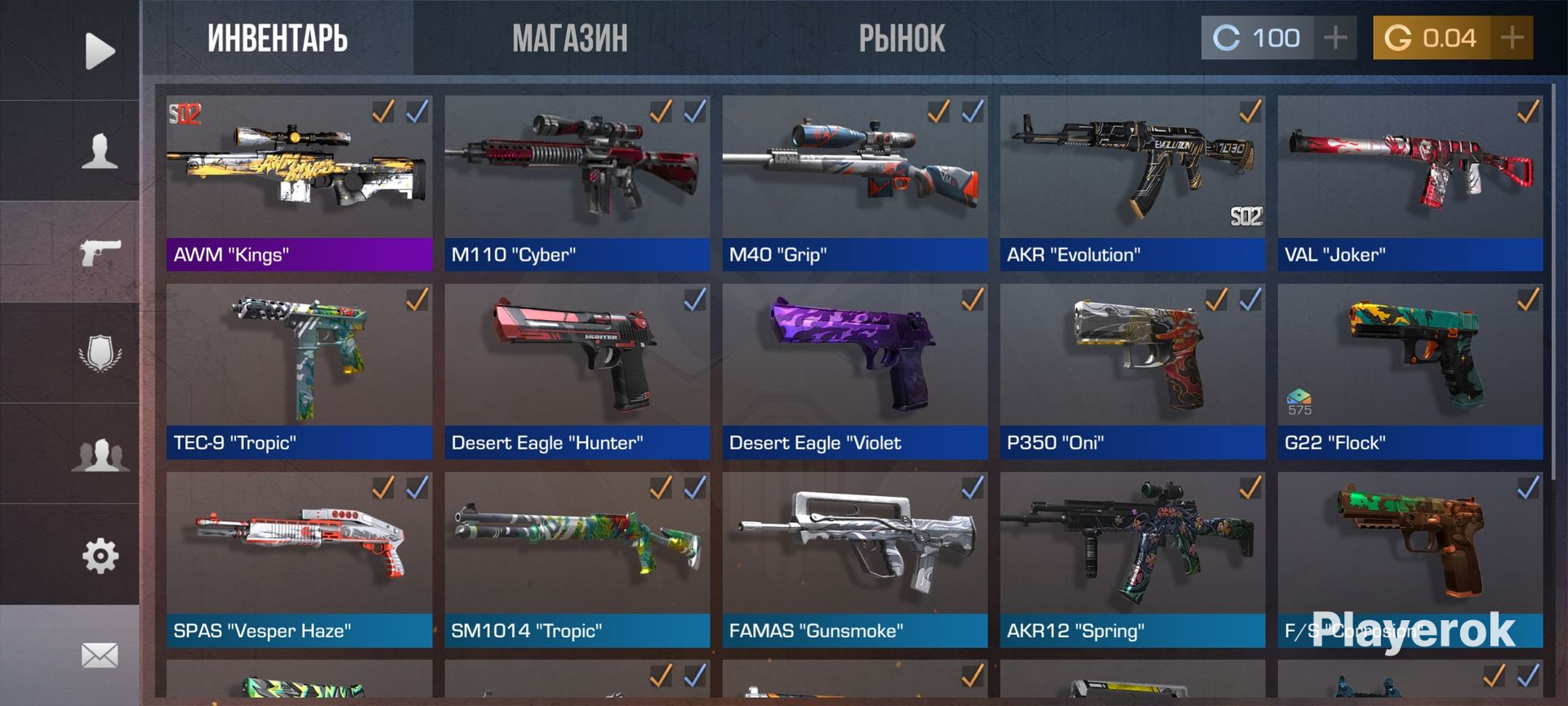Select the FAMAS "Gunsmoke" skin

(x=854, y=560)
